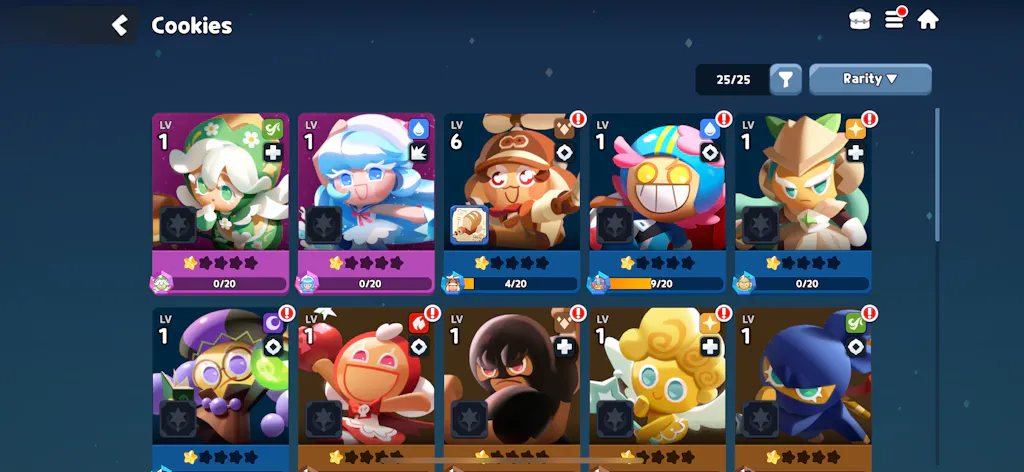Screen dimensions: 1024x472
Task: Open the briefcase inventory icon
Action: click(x=860, y=20)
